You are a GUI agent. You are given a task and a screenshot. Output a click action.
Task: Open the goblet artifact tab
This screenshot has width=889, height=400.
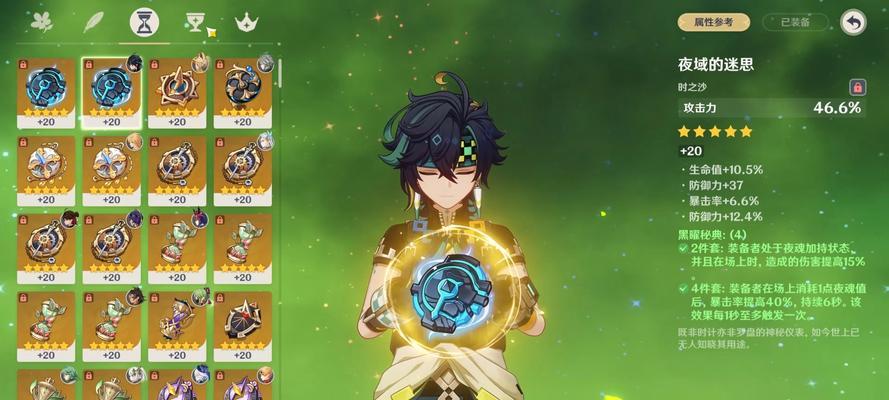[195, 22]
